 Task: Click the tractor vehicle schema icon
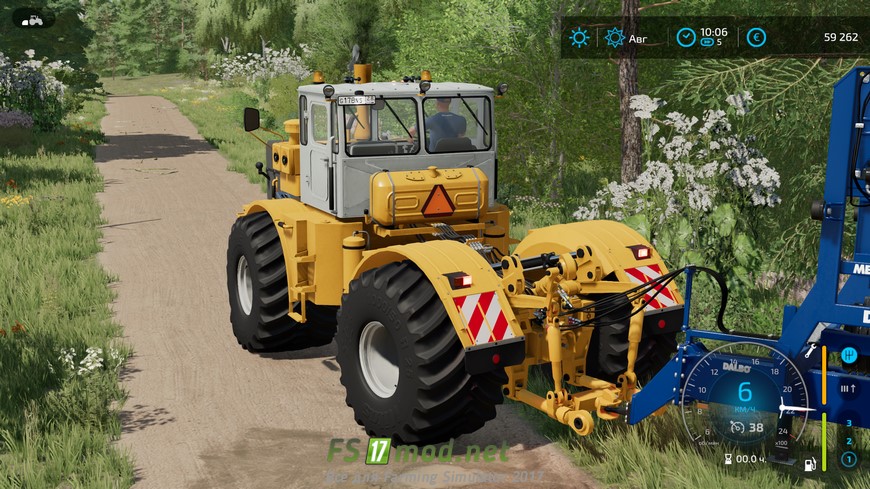[x=34, y=19]
